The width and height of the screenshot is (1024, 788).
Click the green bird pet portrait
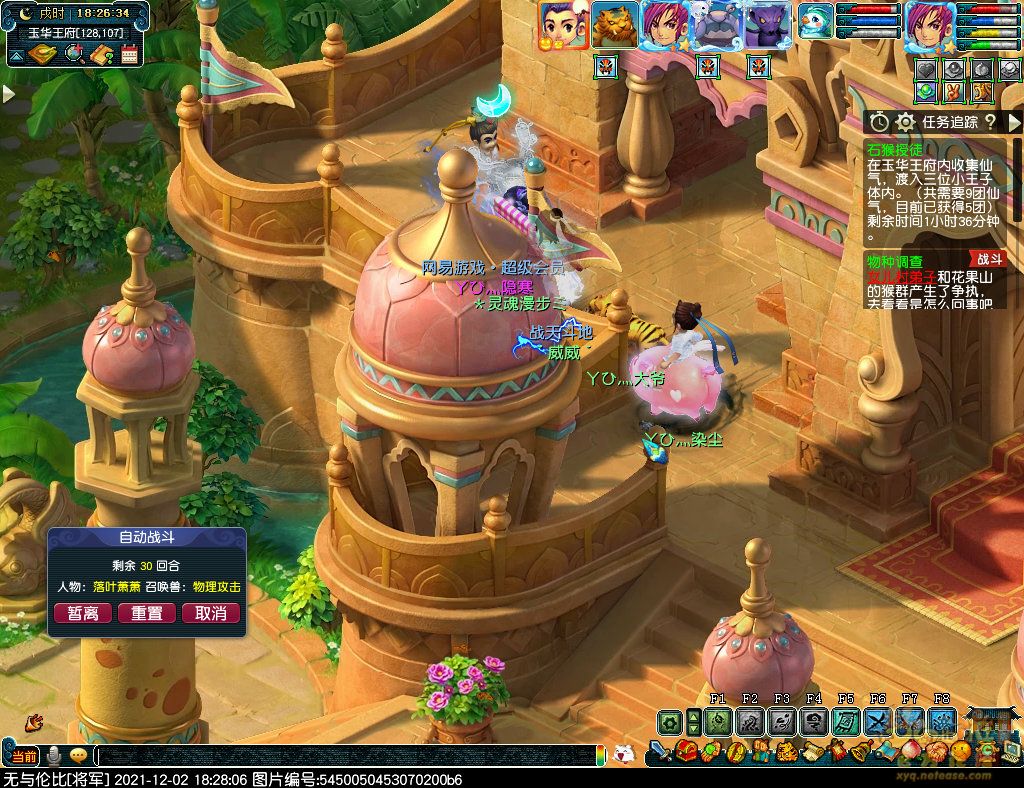[815, 22]
